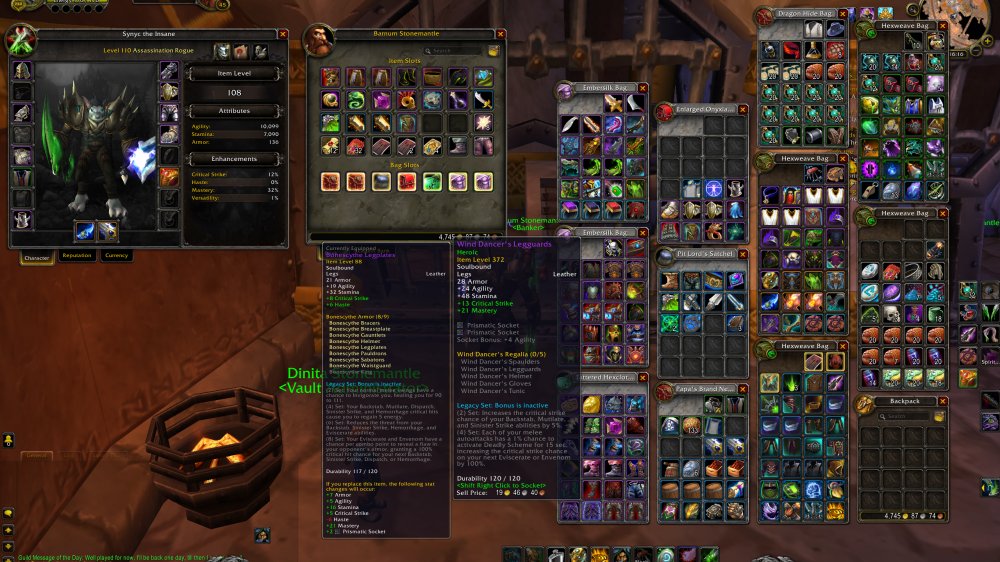This screenshot has width=1000, height=562.
Task: Open the Currency tab
Action: tap(117, 255)
